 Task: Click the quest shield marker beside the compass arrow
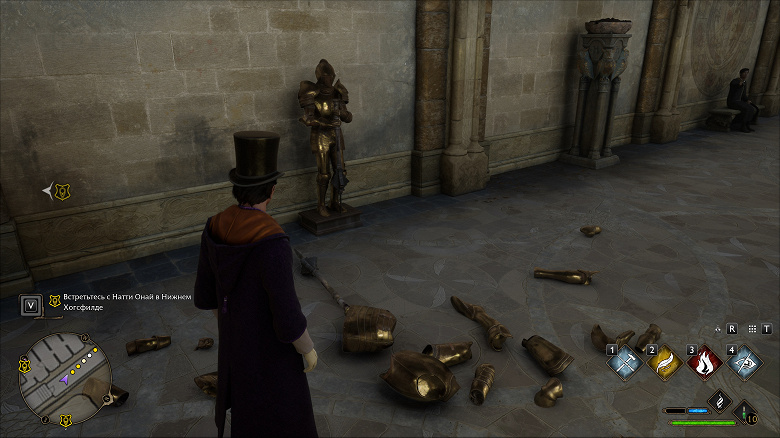[62, 190]
